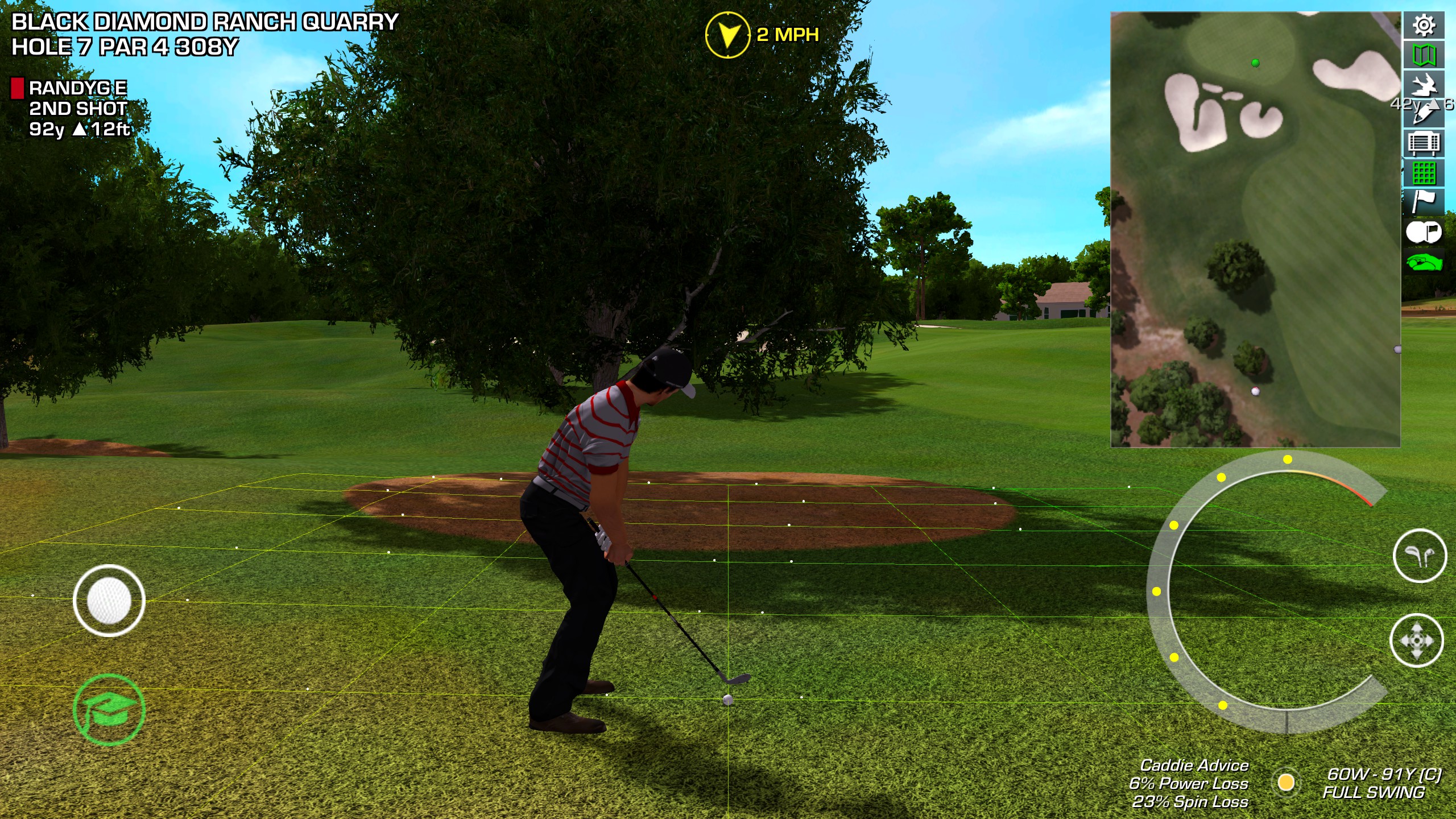Select the 60W full swing club label
This screenshot has height=819, width=1456.
pos(1381,783)
